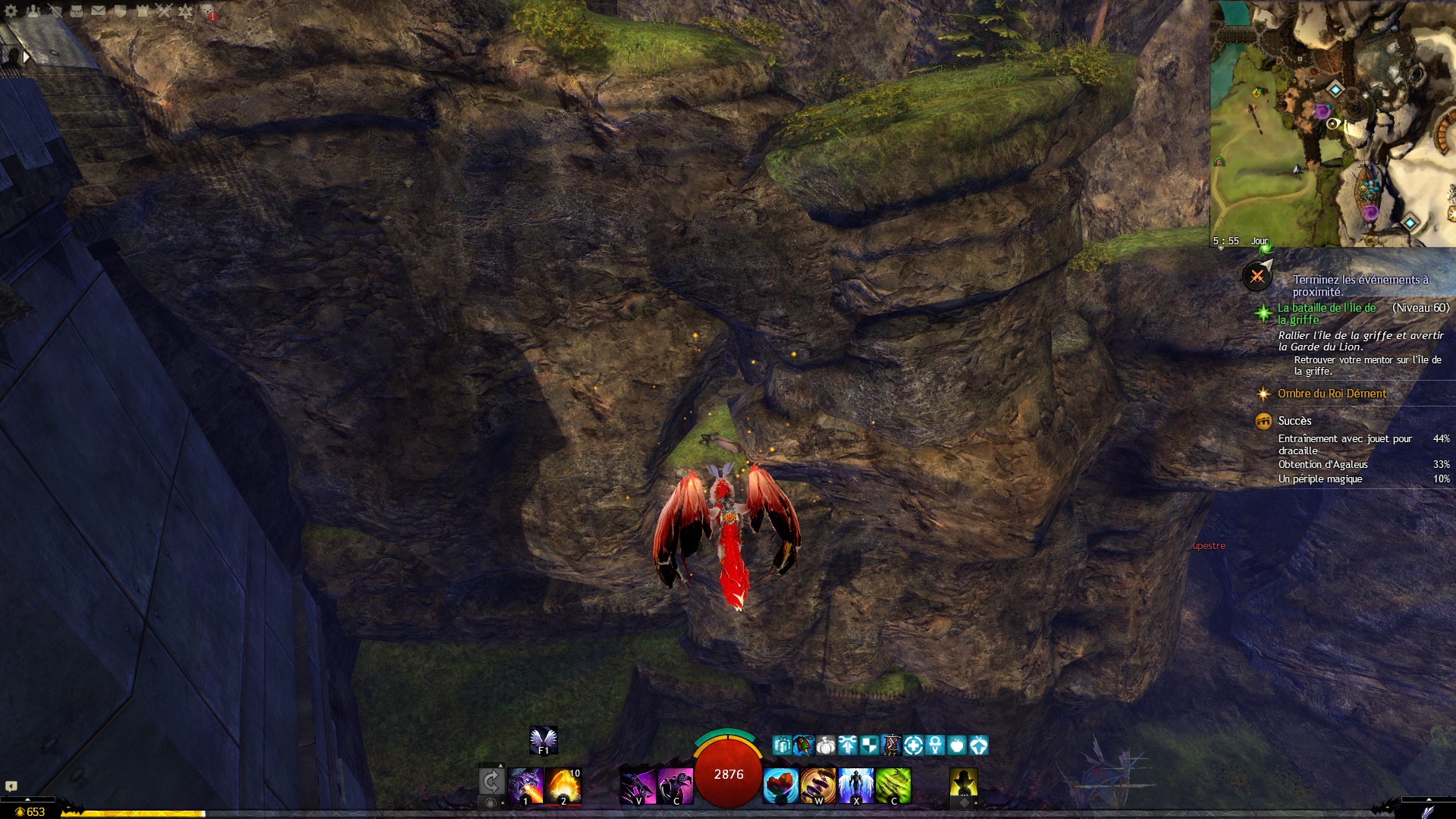
Task: Open the World vs World tower icon
Action: coord(143,11)
